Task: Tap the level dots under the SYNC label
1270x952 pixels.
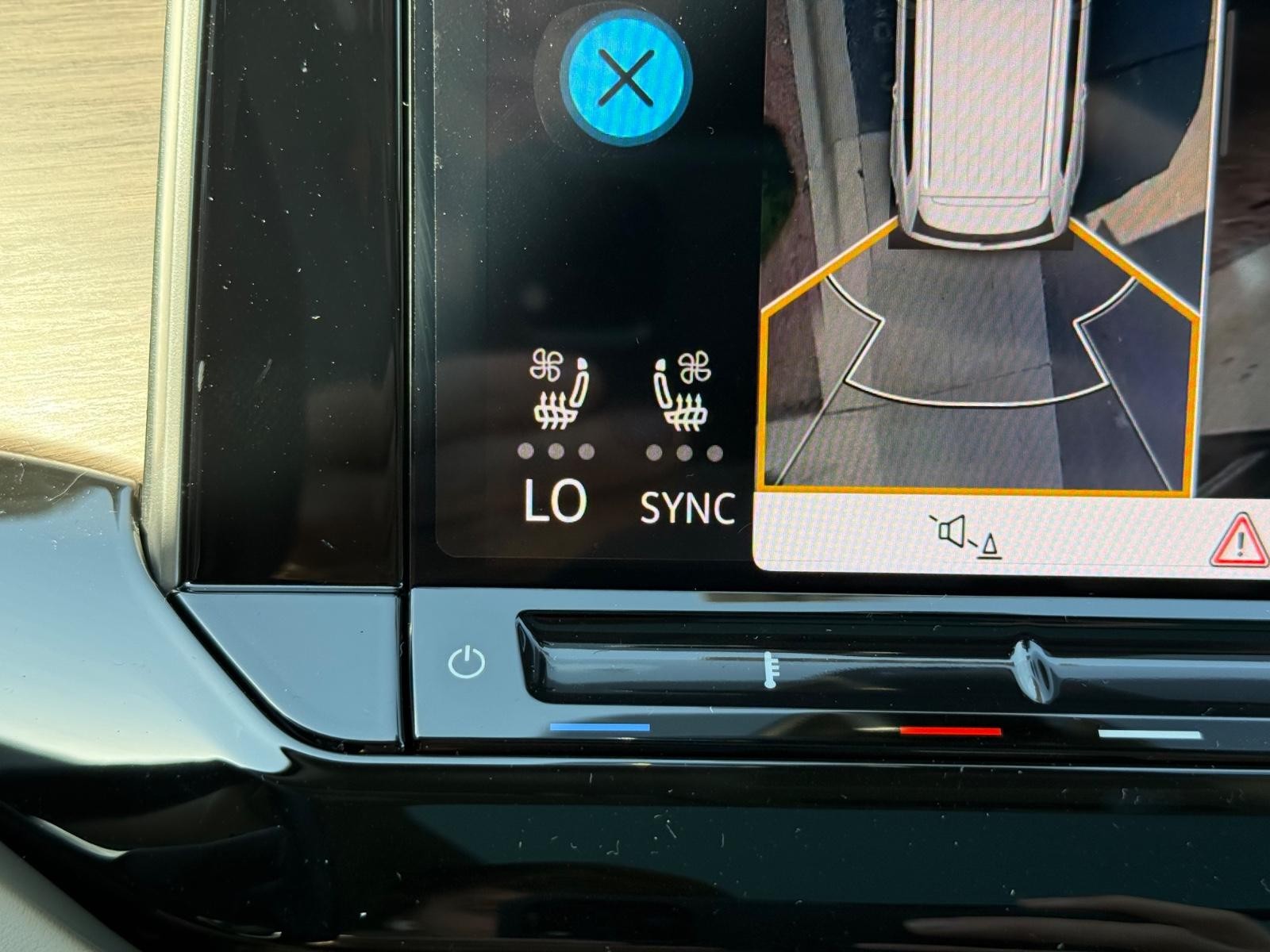Action: coord(683,451)
